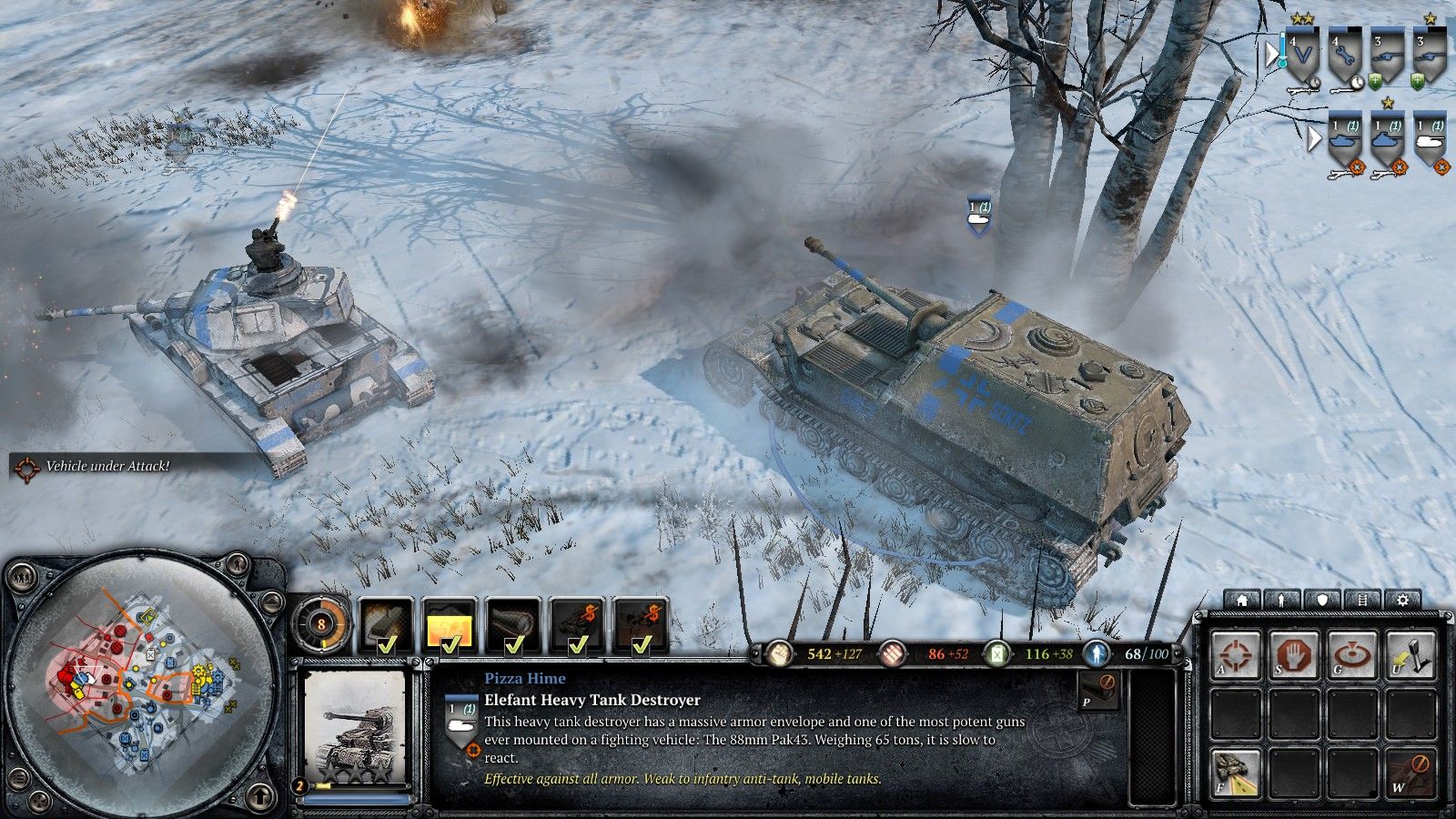This screenshot has width=1456, height=819.
Task: Open the home base tab
Action: 1241,601
